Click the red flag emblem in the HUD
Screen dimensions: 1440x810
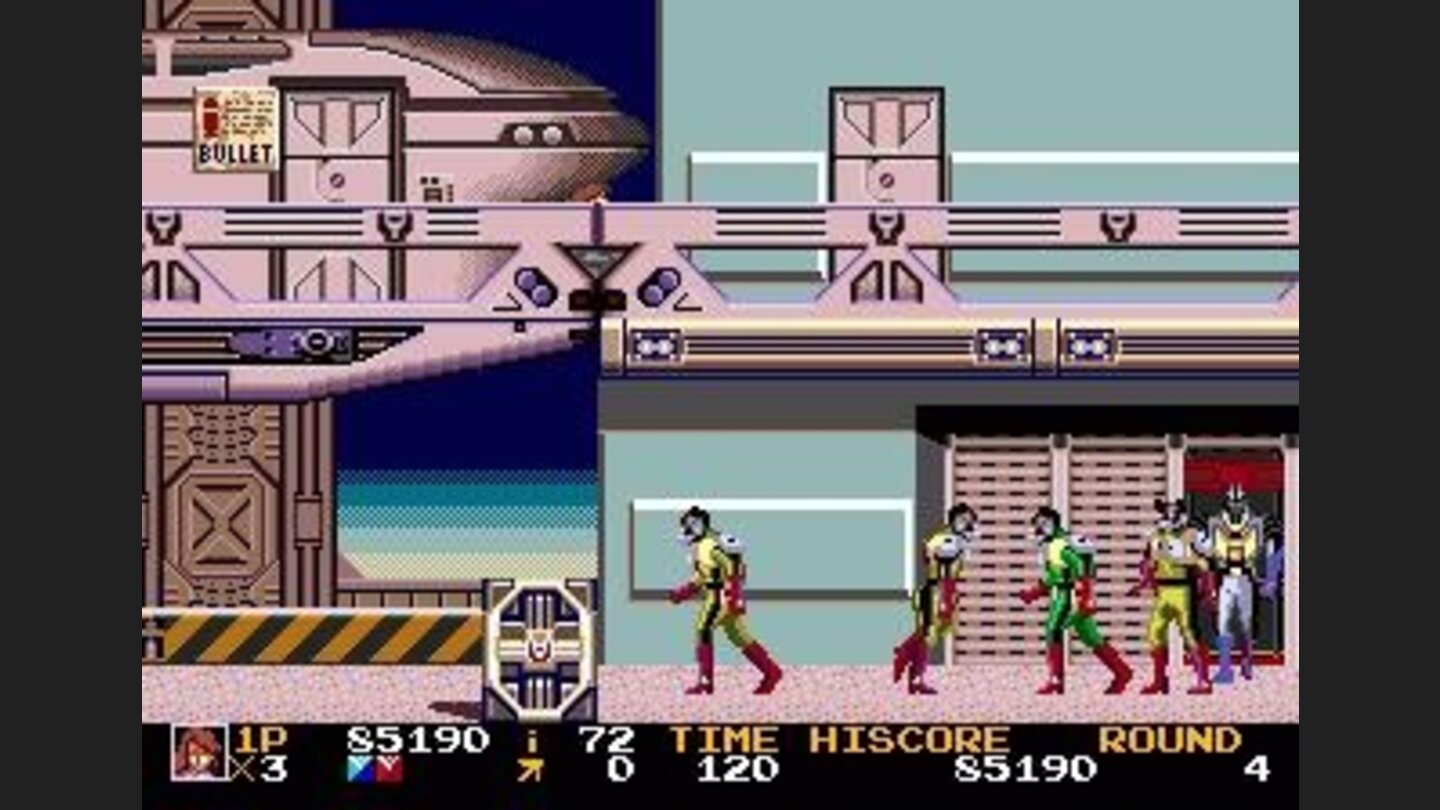[x=390, y=766]
